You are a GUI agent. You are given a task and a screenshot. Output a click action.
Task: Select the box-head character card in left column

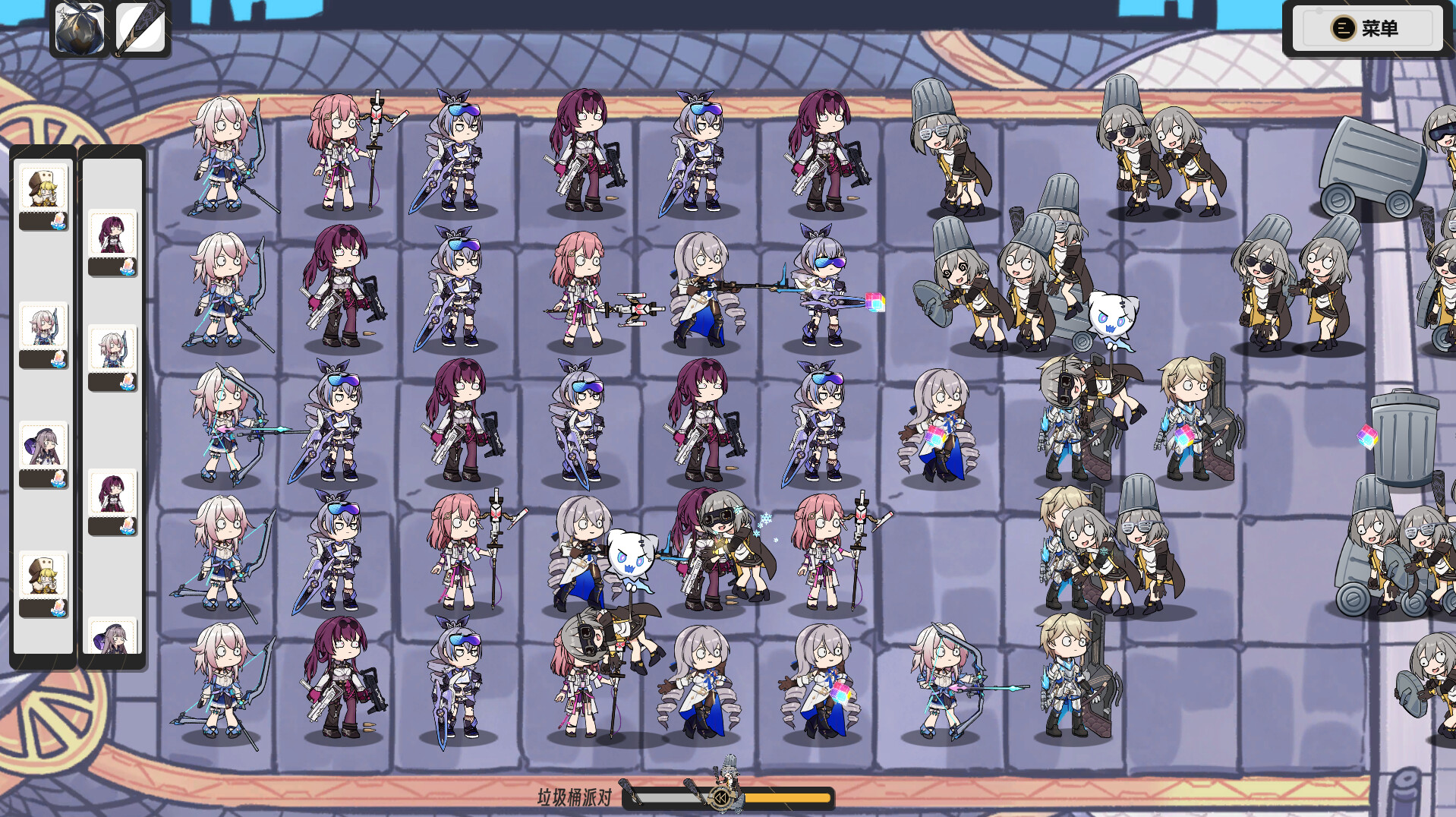(44, 185)
